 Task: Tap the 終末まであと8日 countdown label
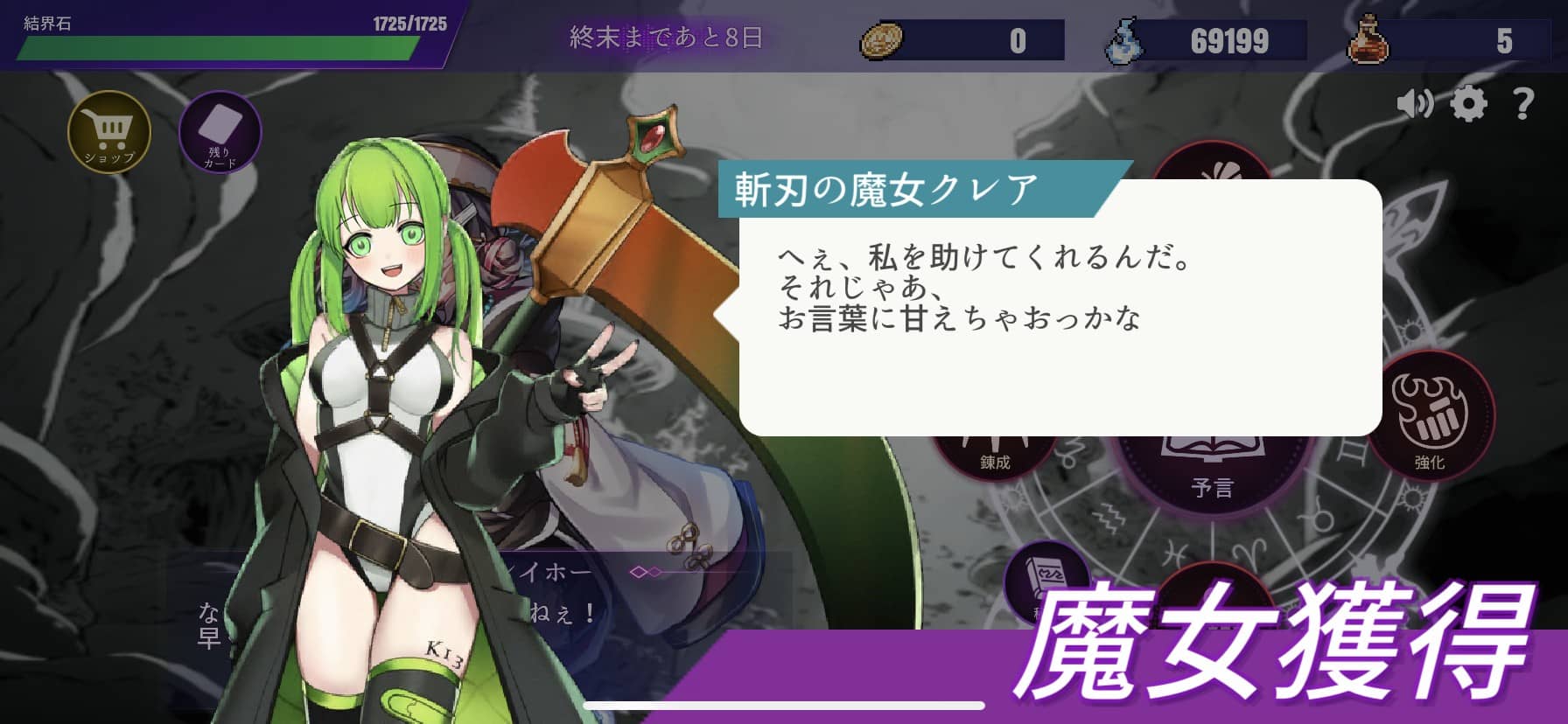click(667, 38)
